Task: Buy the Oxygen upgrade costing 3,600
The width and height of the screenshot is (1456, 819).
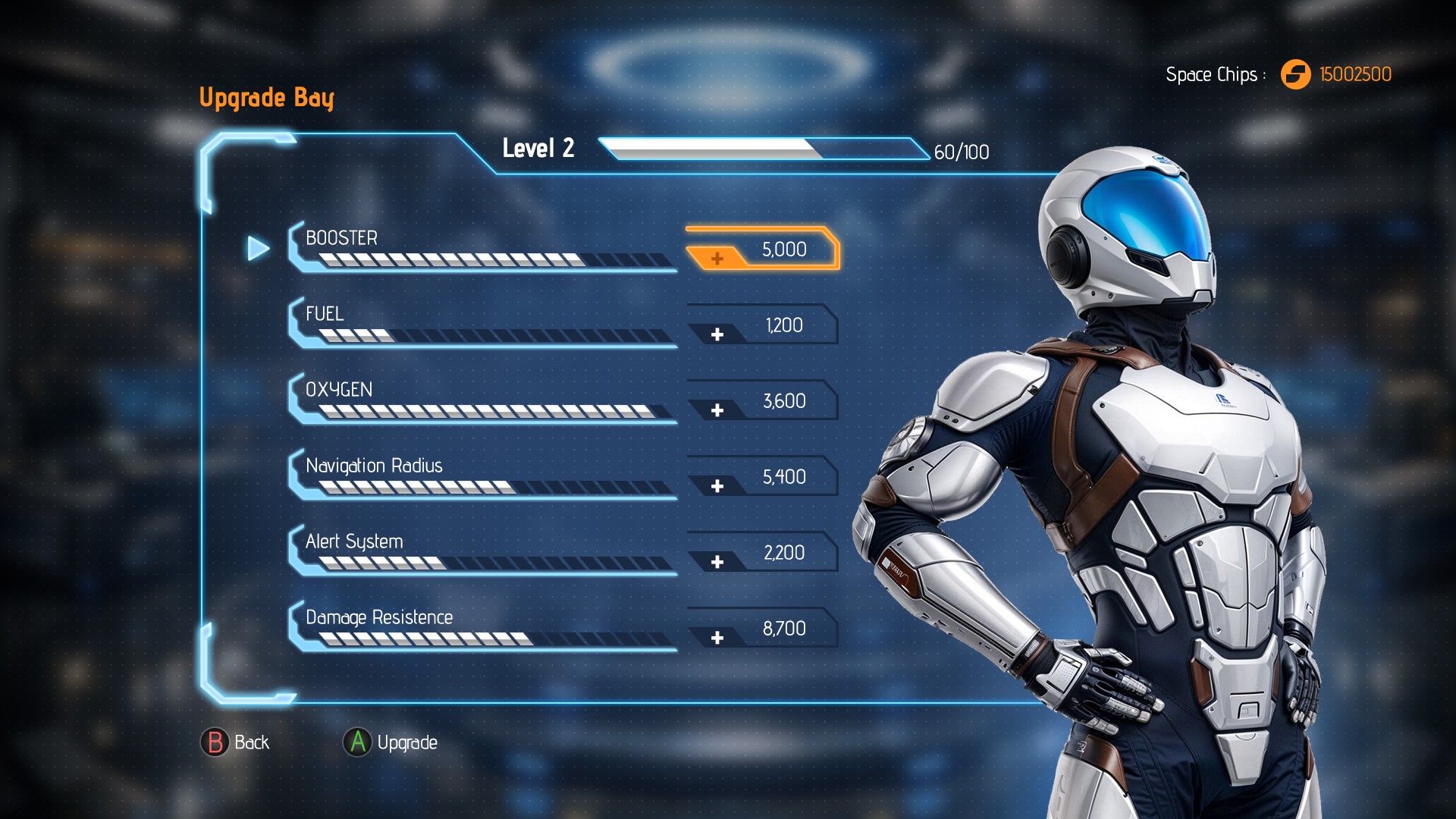Action: pyautogui.click(x=762, y=401)
